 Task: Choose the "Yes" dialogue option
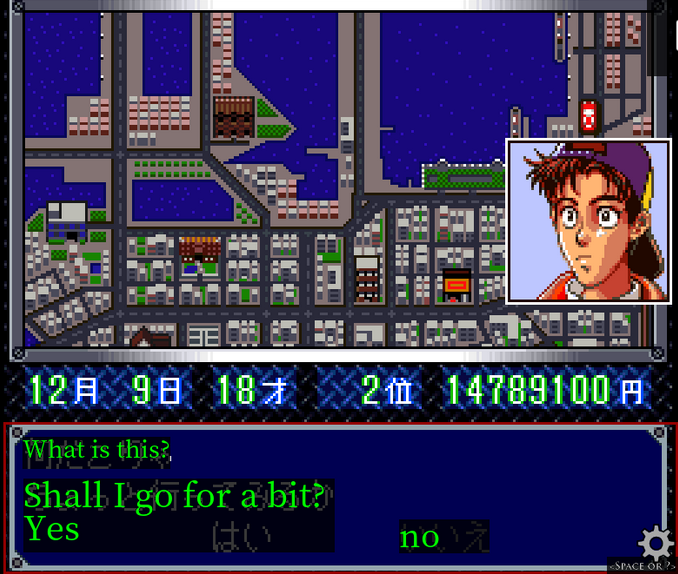52,528
